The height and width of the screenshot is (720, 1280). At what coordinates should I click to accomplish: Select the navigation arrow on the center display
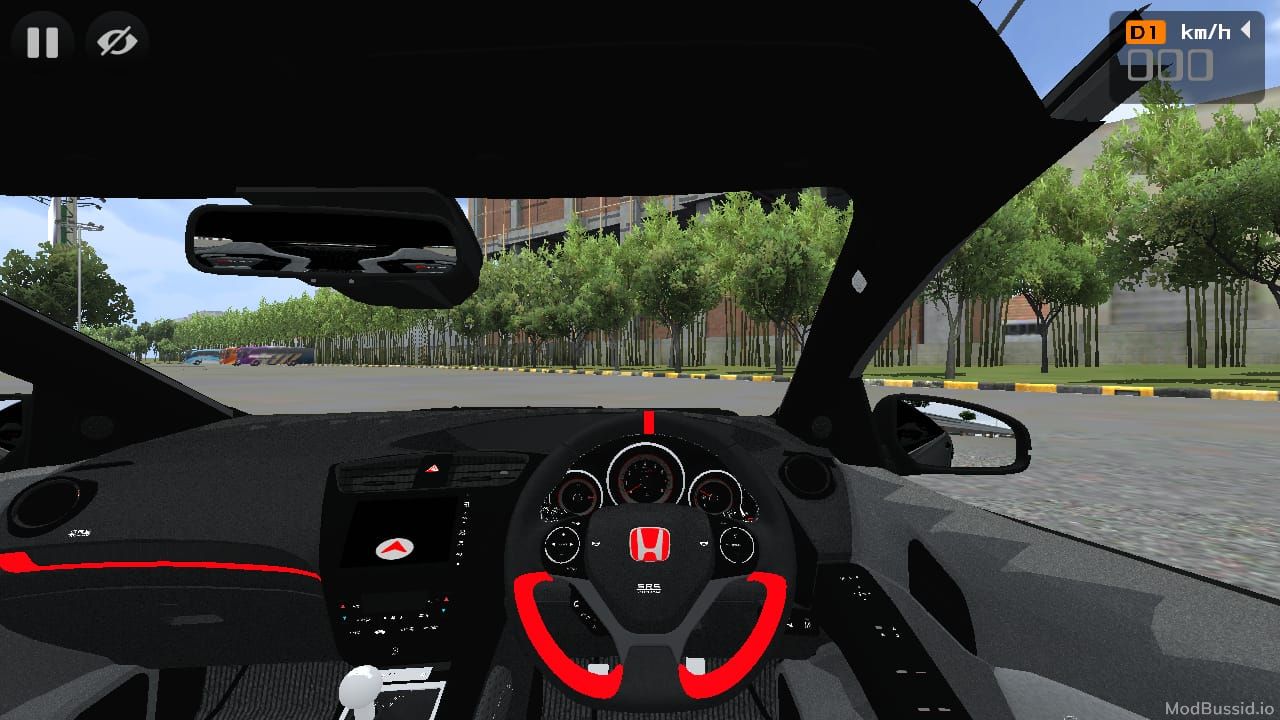tap(394, 549)
